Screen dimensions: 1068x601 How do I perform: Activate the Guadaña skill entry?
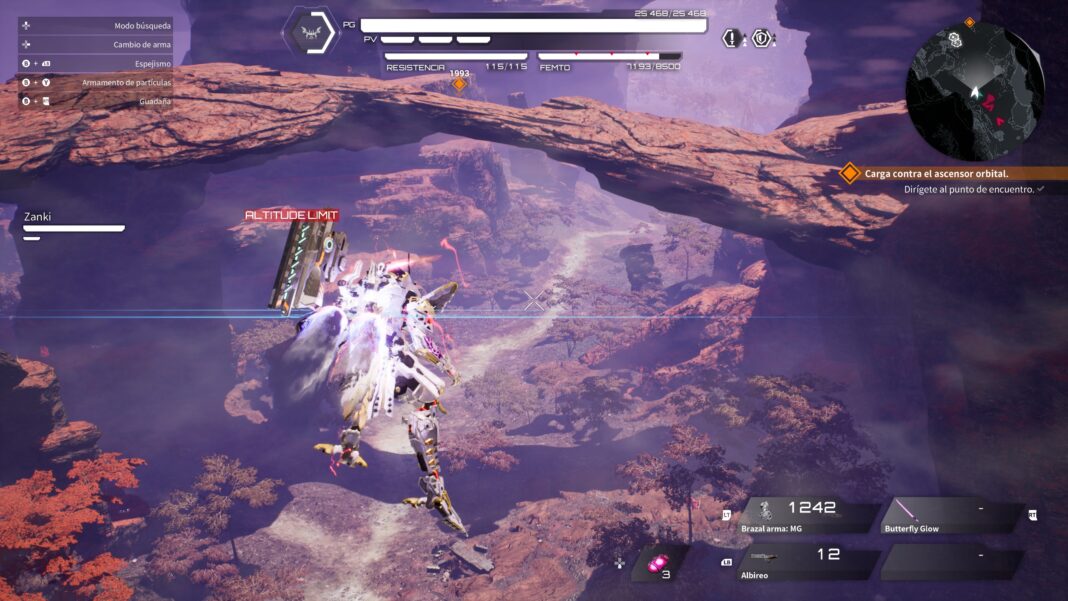pyautogui.click(x=155, y=101)
